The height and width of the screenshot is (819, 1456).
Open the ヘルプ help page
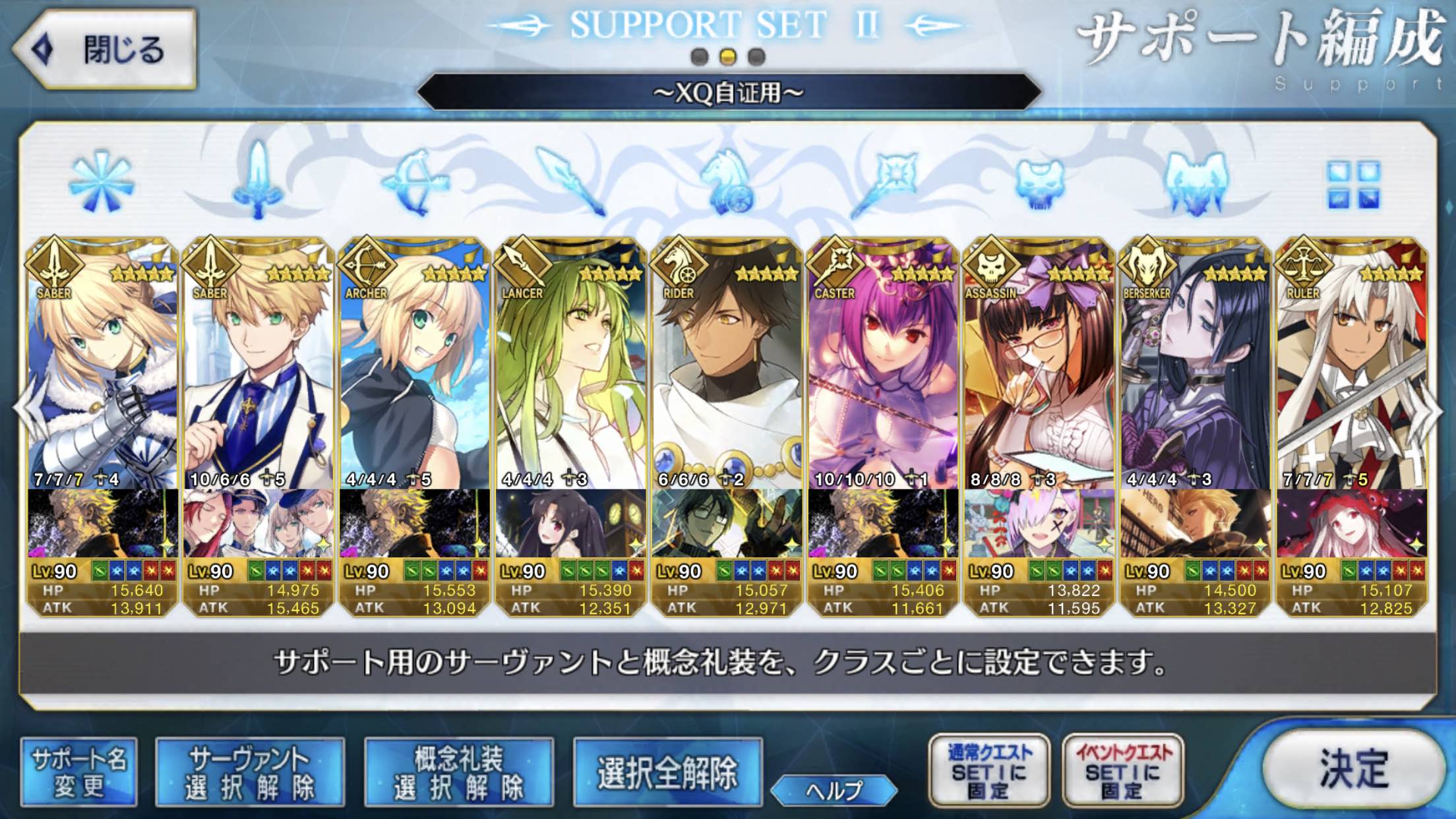(834, 790)
